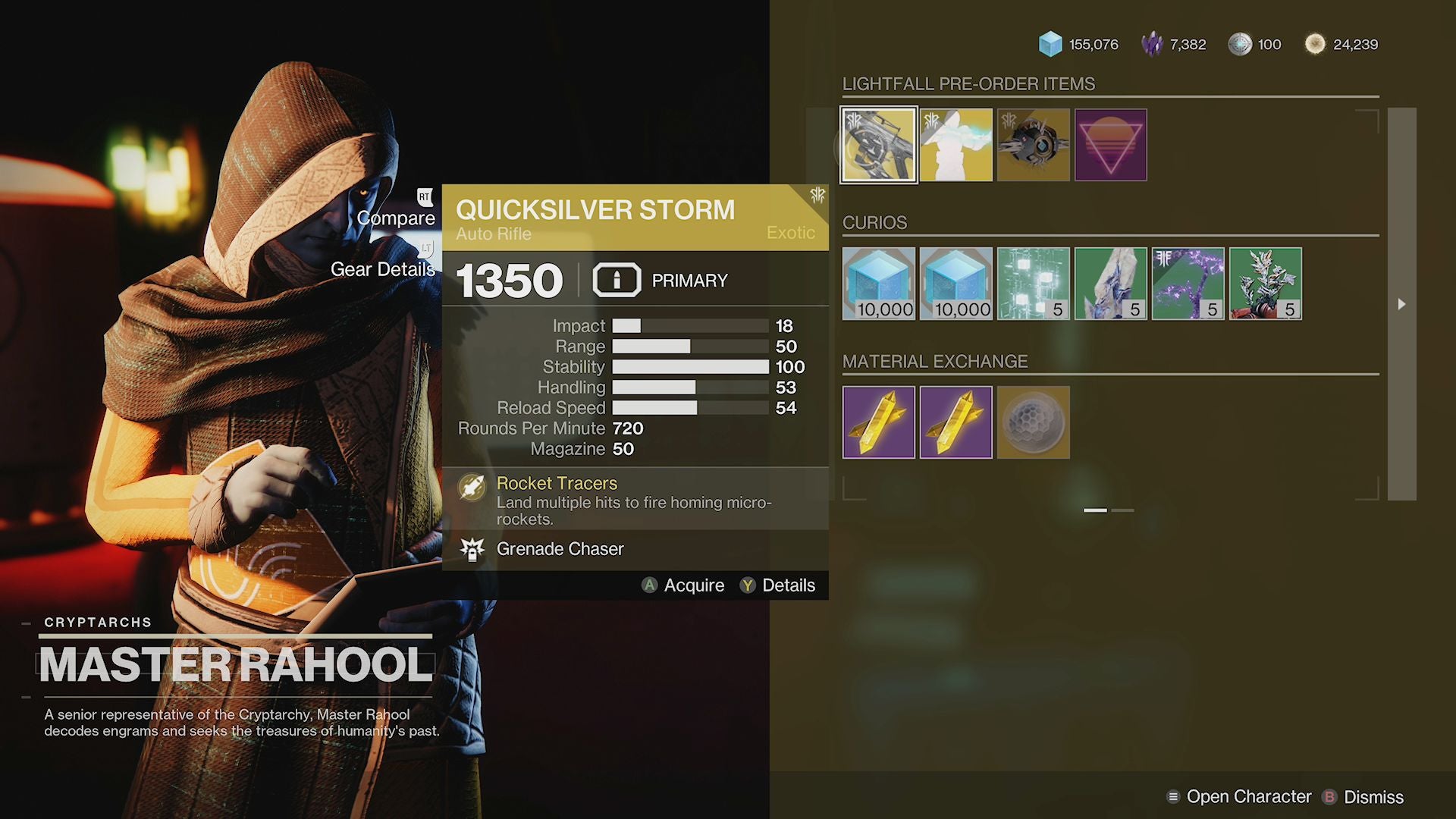Click the exotic Ghost Shell pre-order item

coord(1034,145)
